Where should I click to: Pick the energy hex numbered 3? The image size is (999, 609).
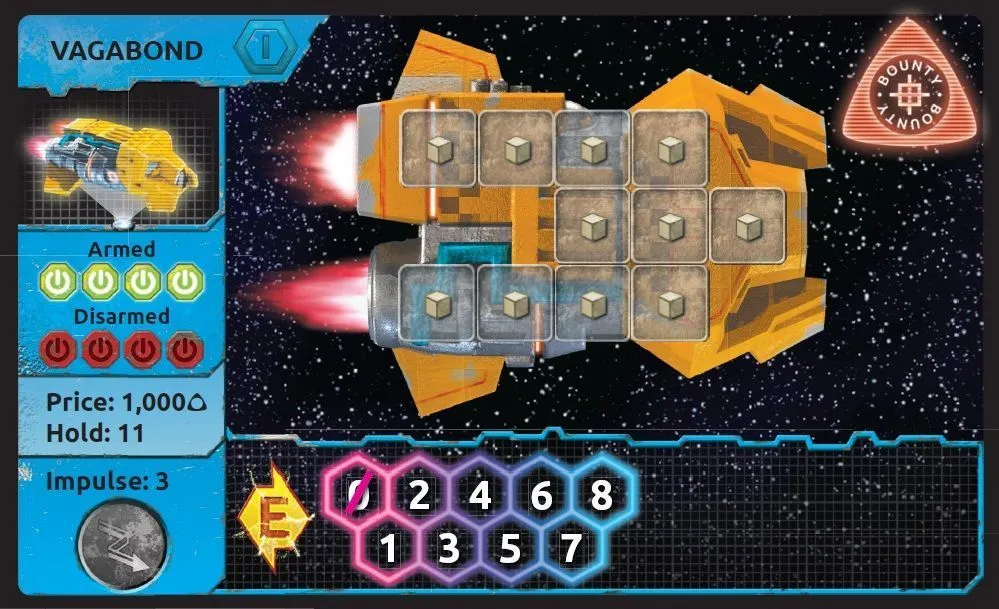click(449, 548)
